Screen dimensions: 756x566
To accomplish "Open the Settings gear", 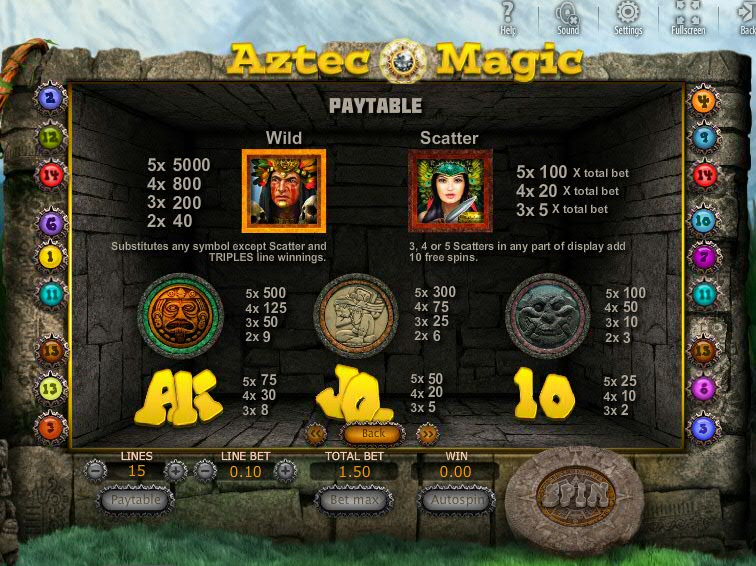I will [628, 16].
